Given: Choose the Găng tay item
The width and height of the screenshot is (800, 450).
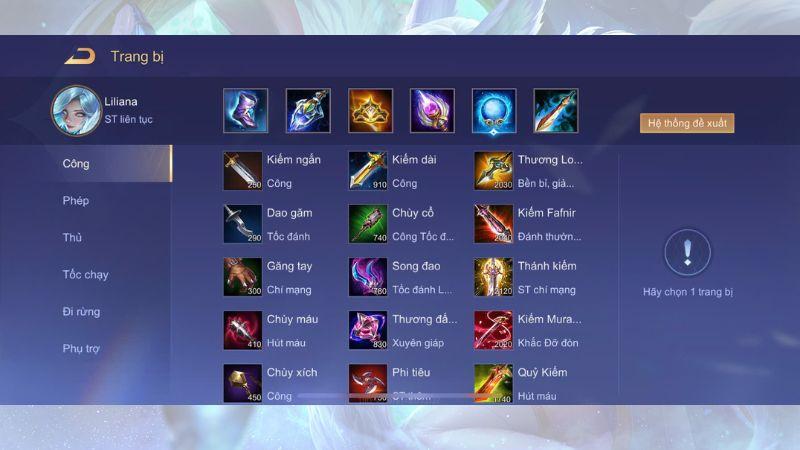Looking at the screenshot, I should coord(243,277).
